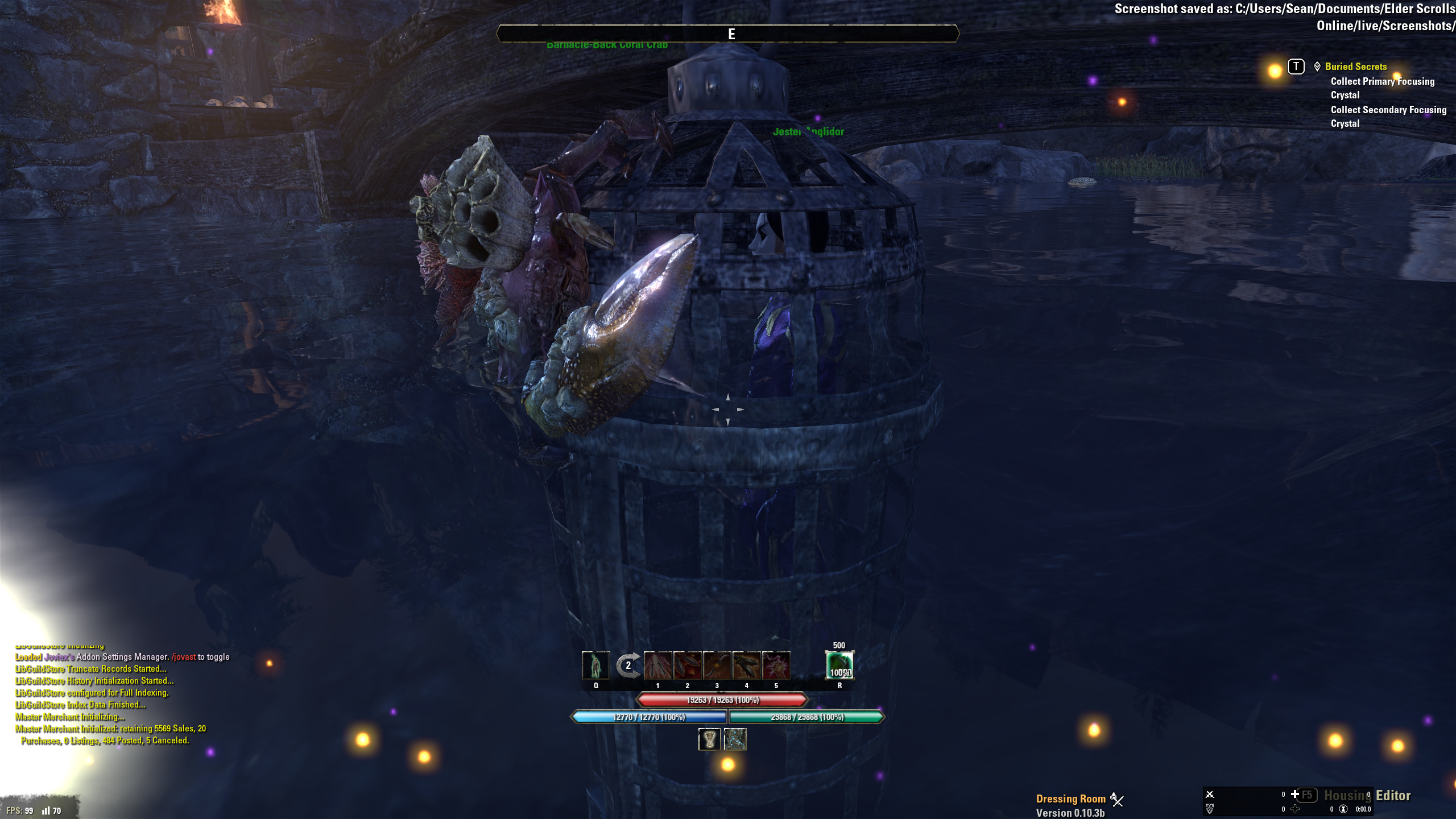
Task: Swap weapon bars using the arrow icon
Action: (x=628, y=665)
